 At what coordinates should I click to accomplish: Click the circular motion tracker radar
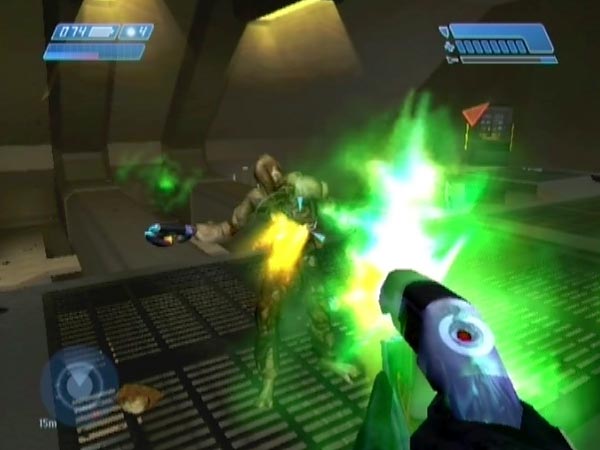point(77,383)
